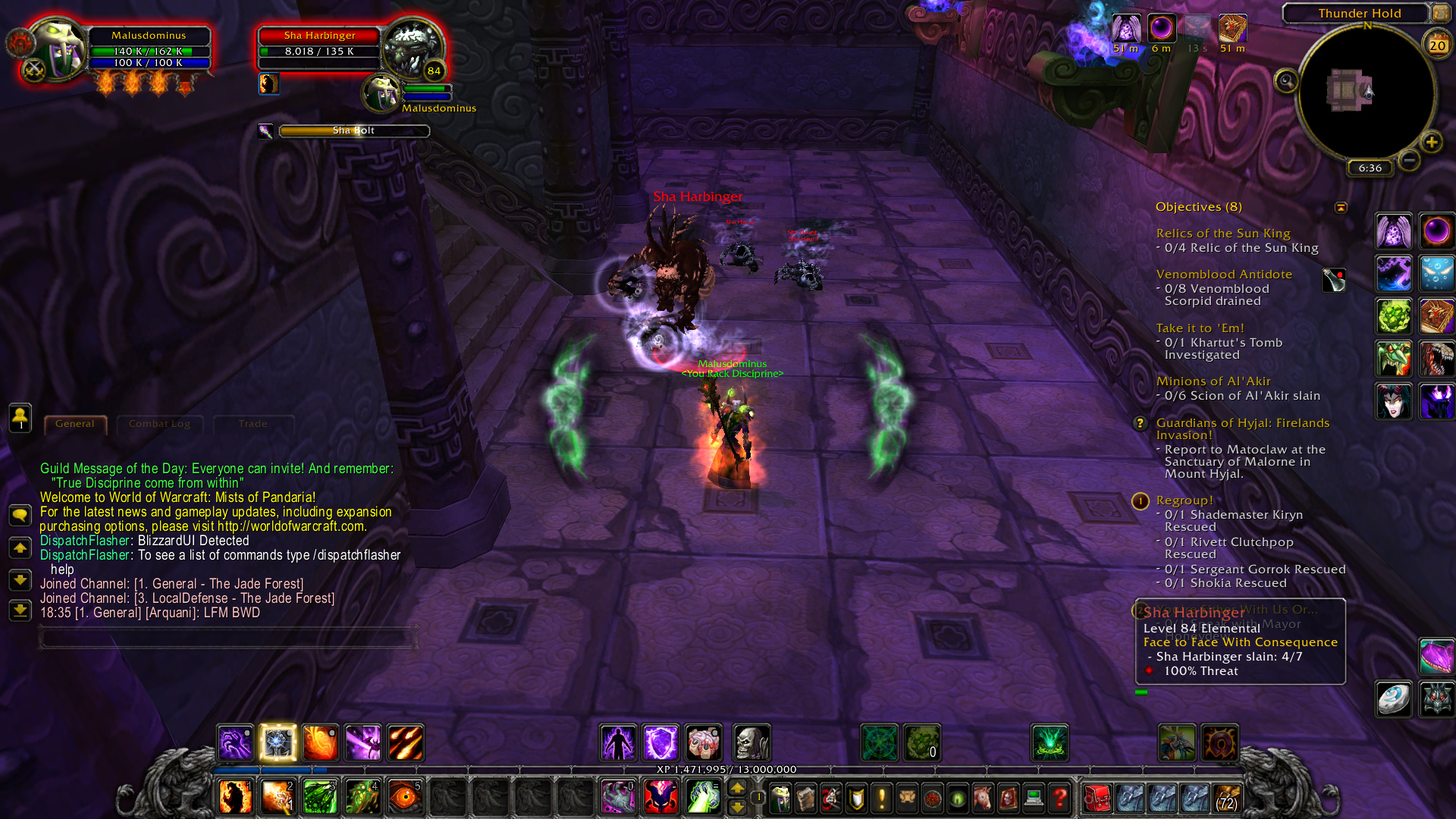Toggle the minimap magnifying glass tracking icon
Image resolution: width=1456 pixels, height=819 pixels.
pyautogui.click(x=1285, y=82)
